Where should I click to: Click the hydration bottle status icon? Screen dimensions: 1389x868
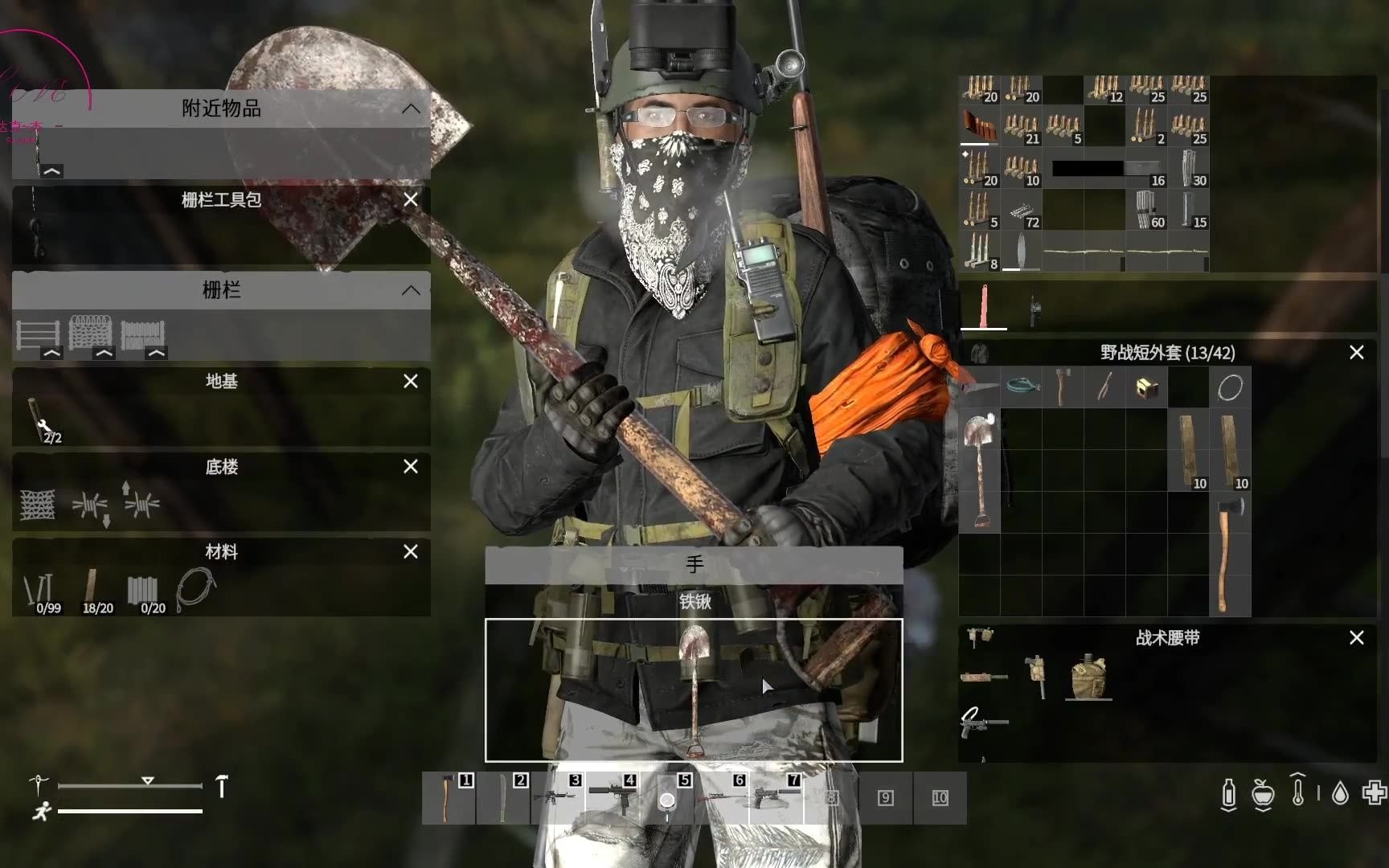pyautogui.click(x=1229, y=794)
